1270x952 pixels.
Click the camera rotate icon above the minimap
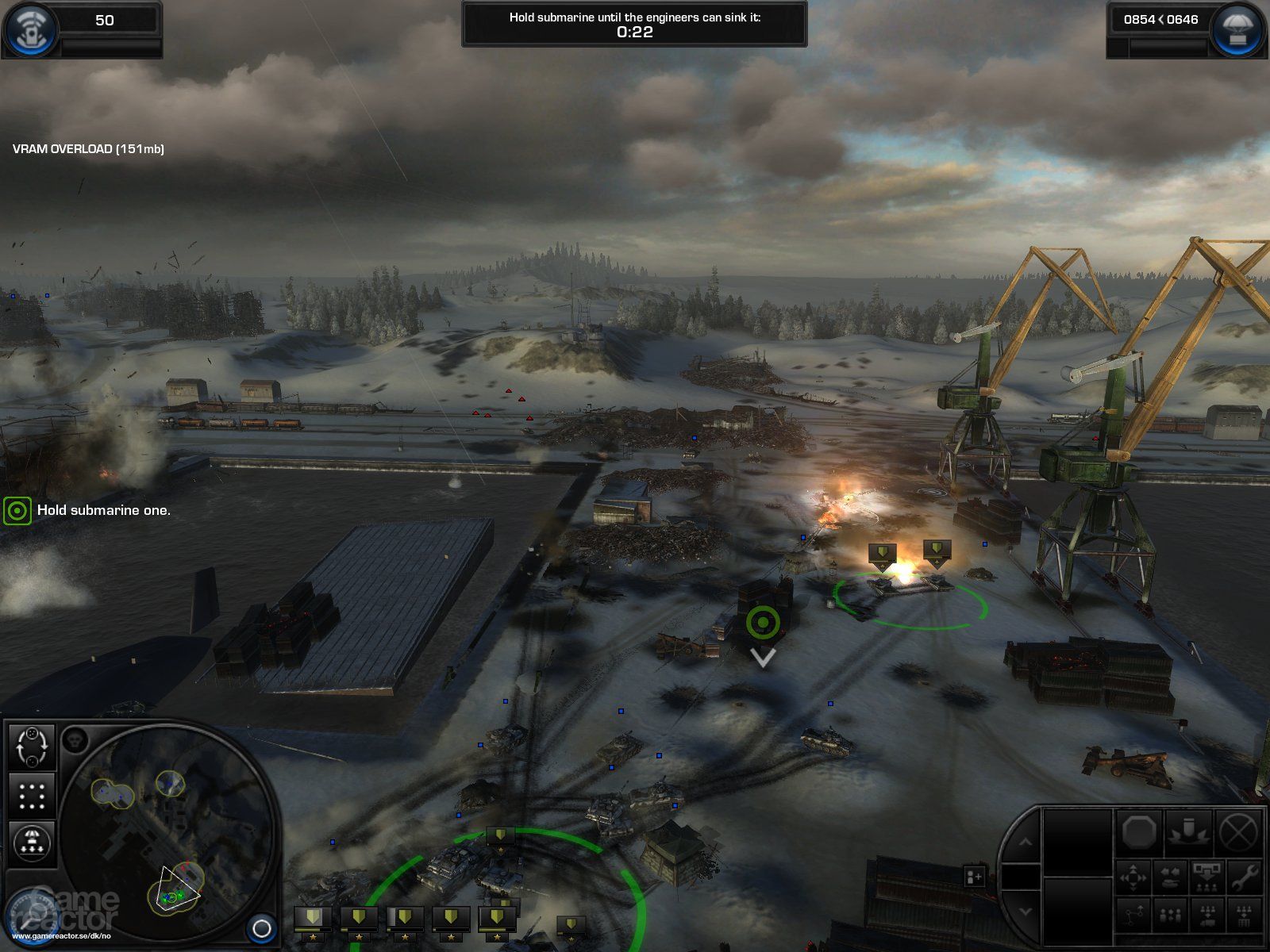click(32, 747)
